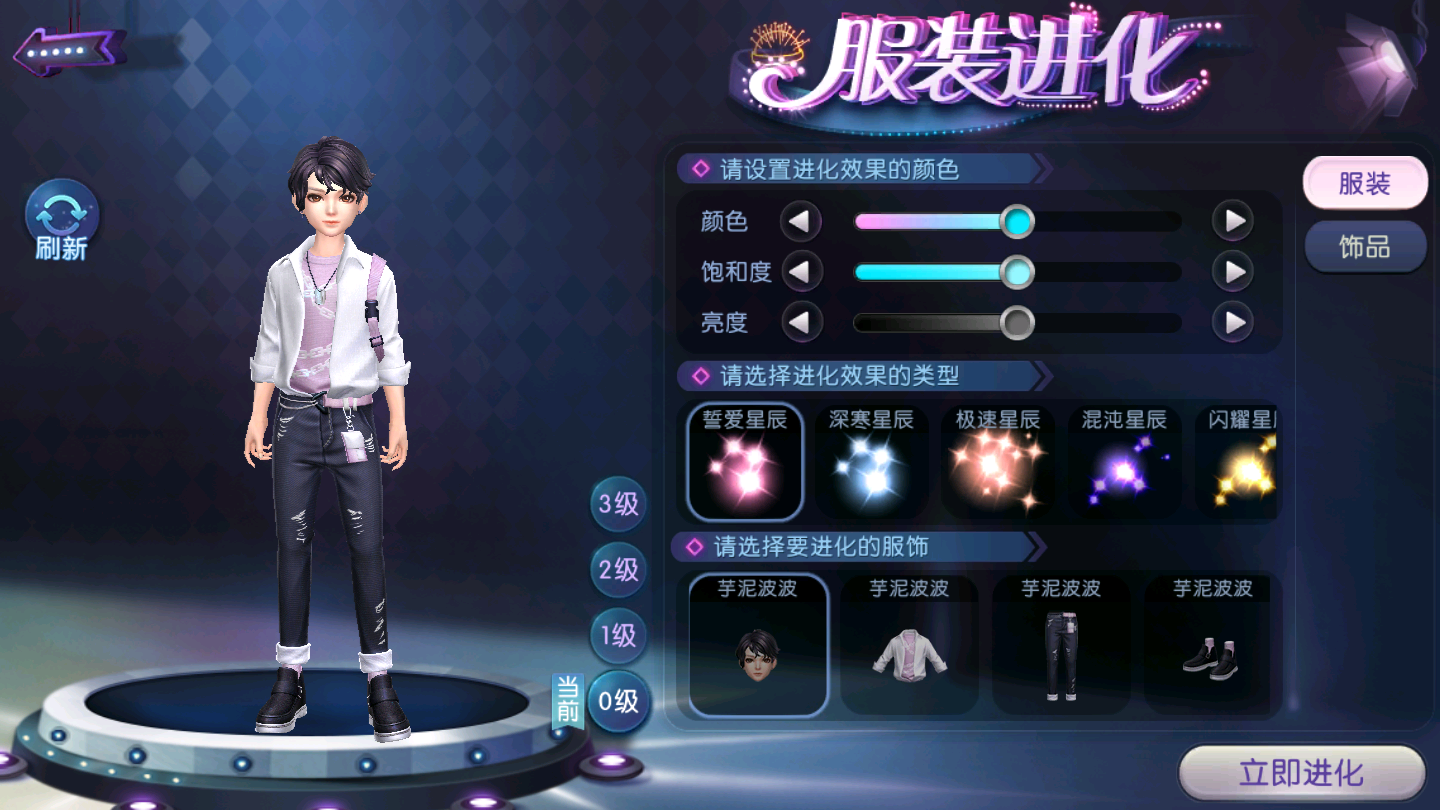This screenshot has width=1440, height=810.
Task: Lower 亮度 with its left arrow
Action: click(x=800, y=322)
